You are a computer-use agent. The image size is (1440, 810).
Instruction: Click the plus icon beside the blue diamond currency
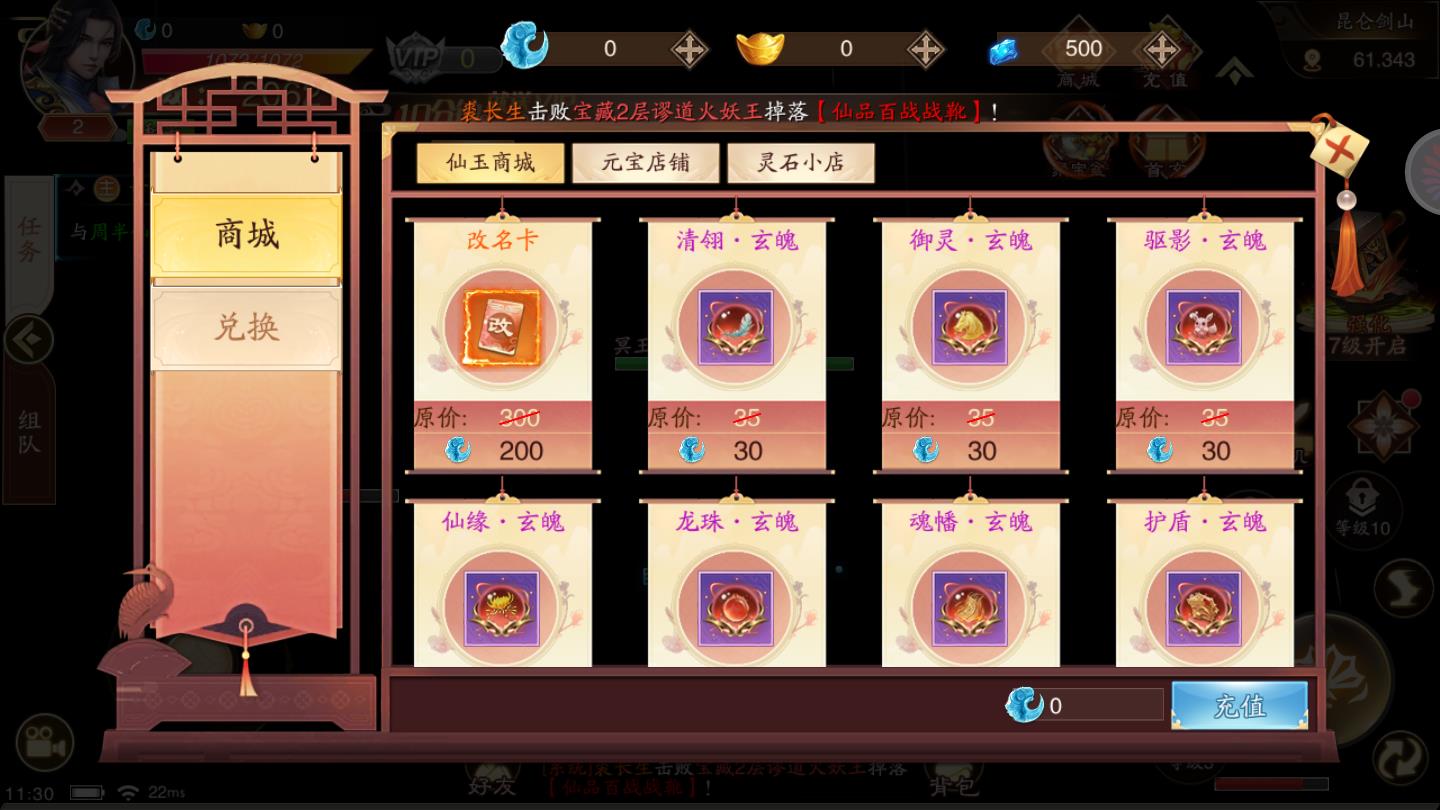pos(1160,48)
